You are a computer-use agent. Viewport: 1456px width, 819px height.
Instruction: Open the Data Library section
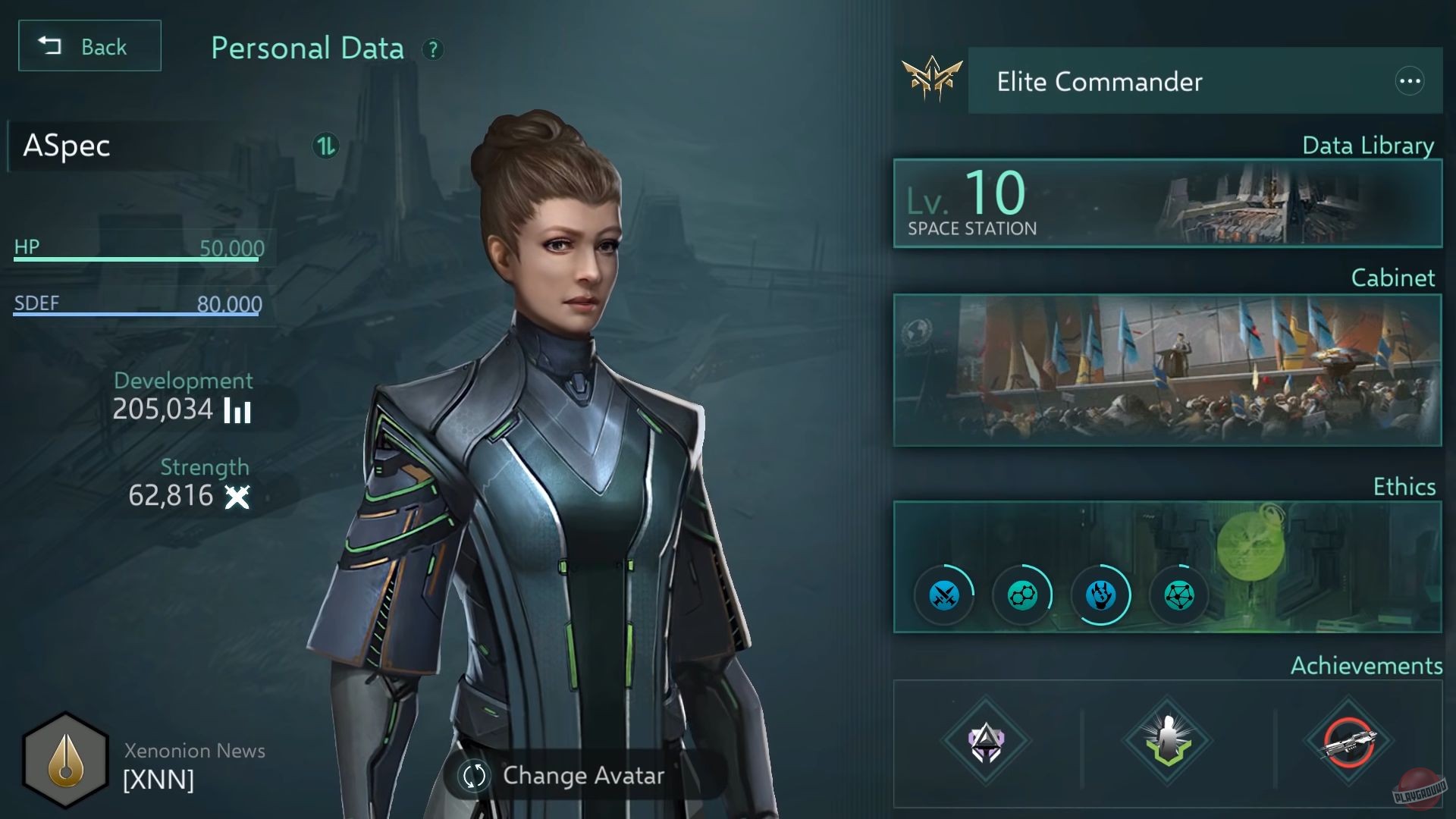point(1367,146)
